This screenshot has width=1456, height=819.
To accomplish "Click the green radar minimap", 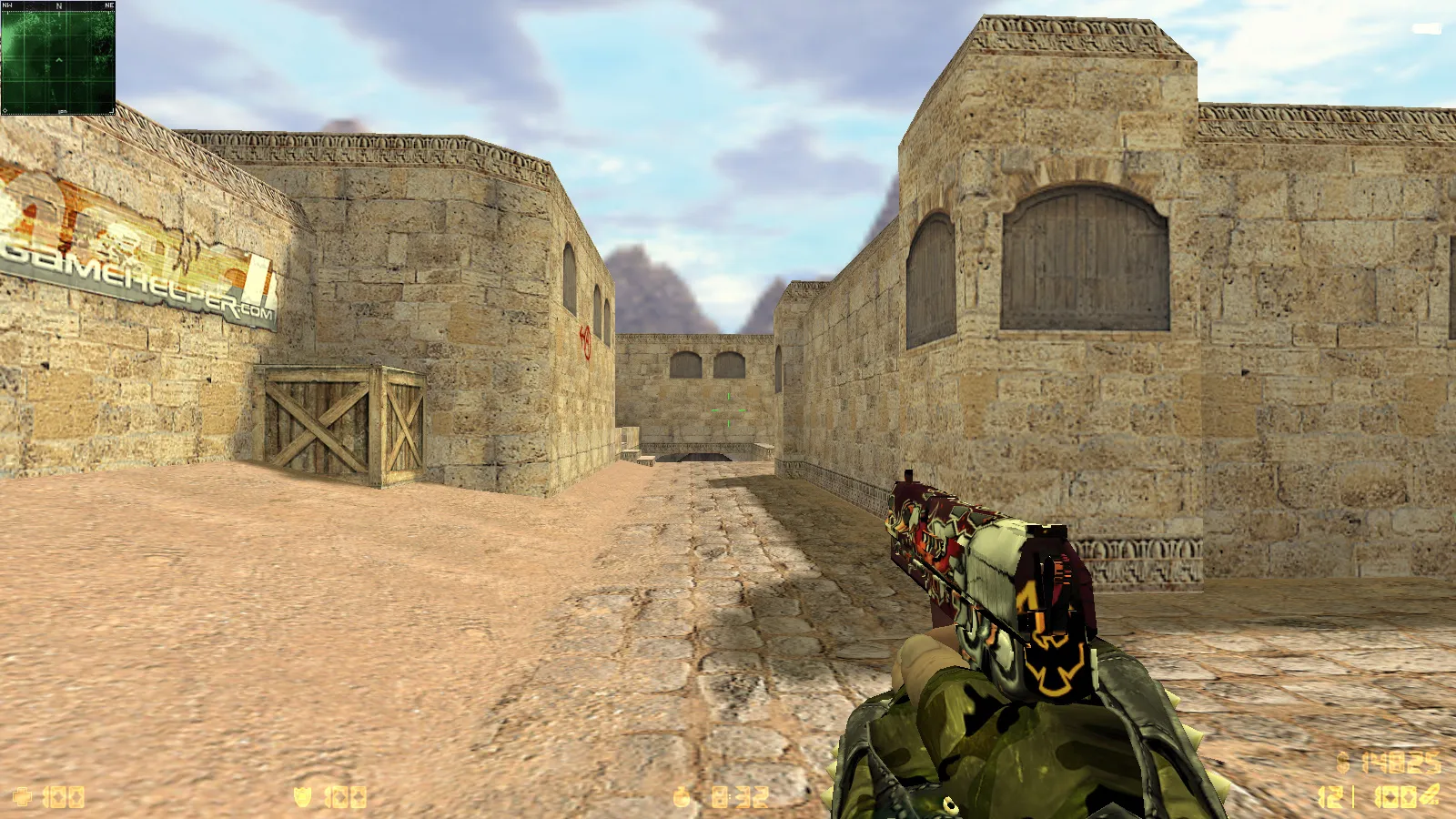I will [x=58, y=60].
